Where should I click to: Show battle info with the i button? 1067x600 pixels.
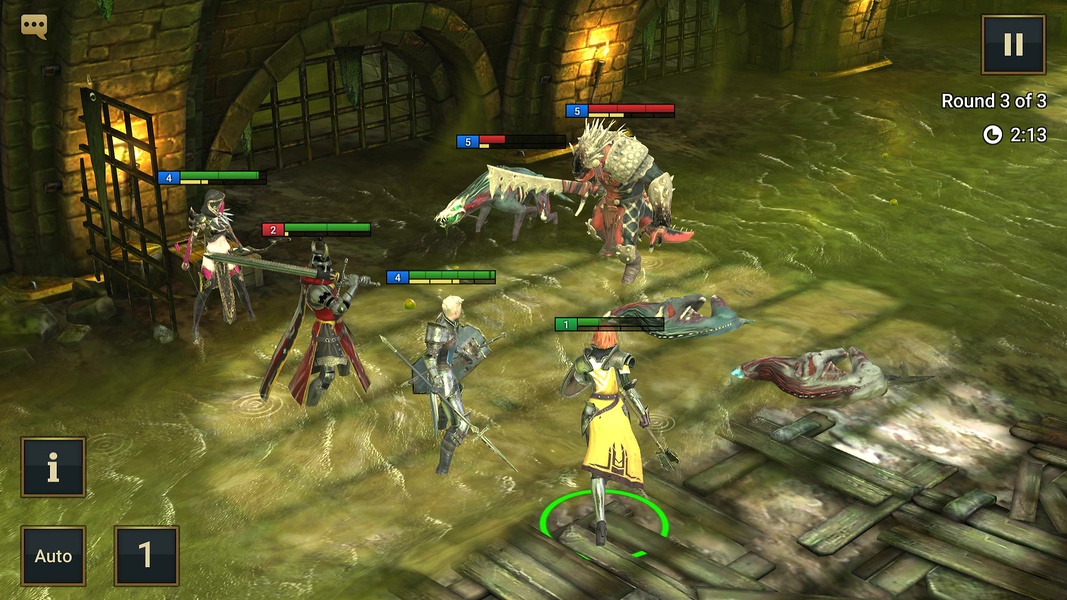point(53,467)
